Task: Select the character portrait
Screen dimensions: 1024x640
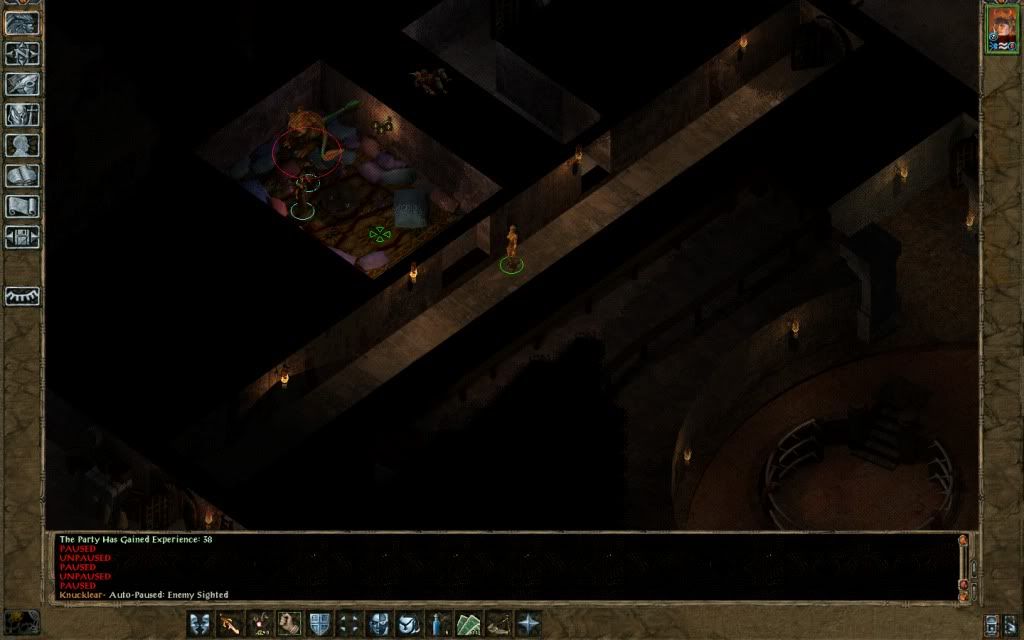Action: coord(1001,28)
